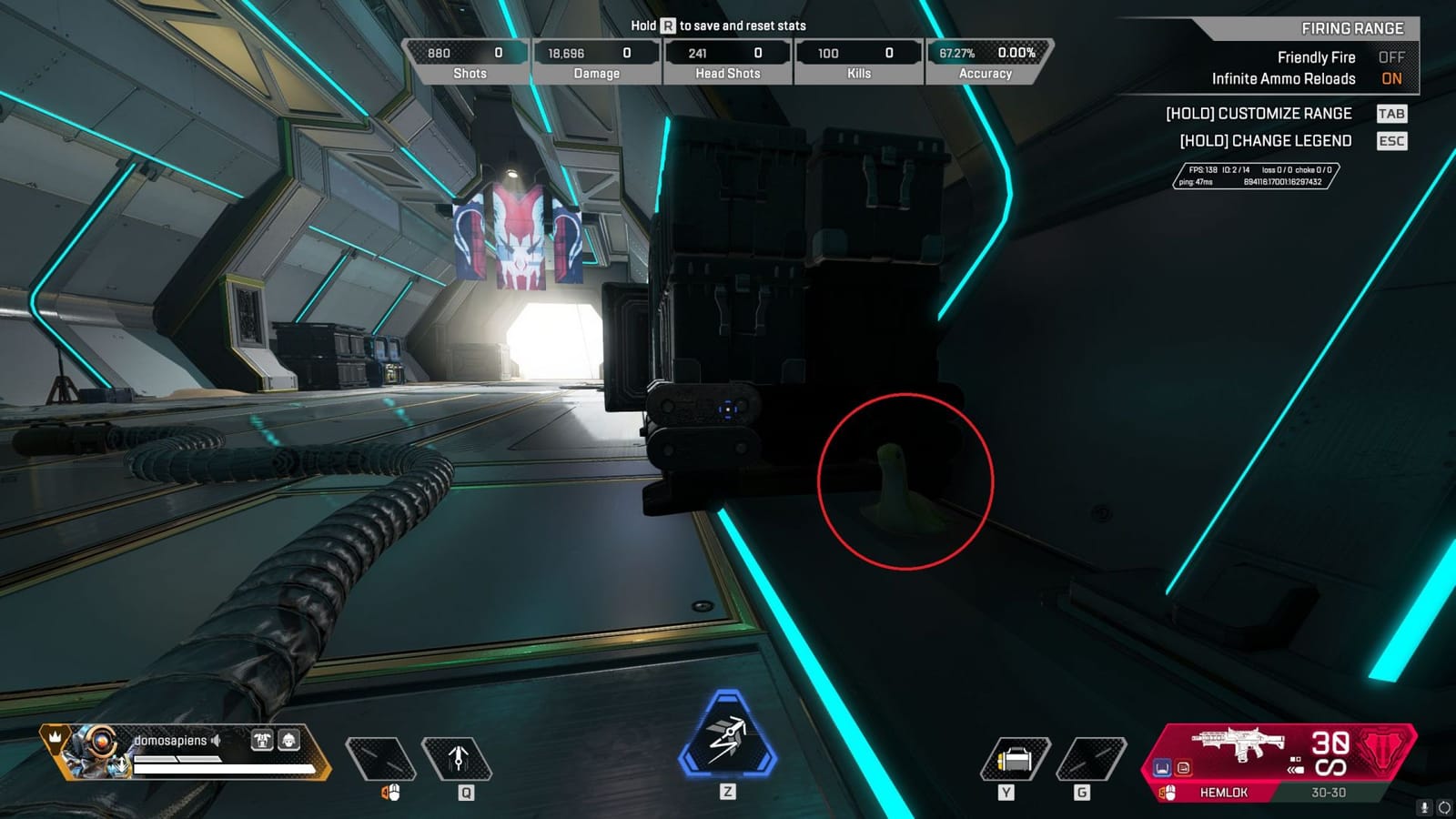
Task: Click the FIRING RANGE header banner
Action: point(1354,28)
